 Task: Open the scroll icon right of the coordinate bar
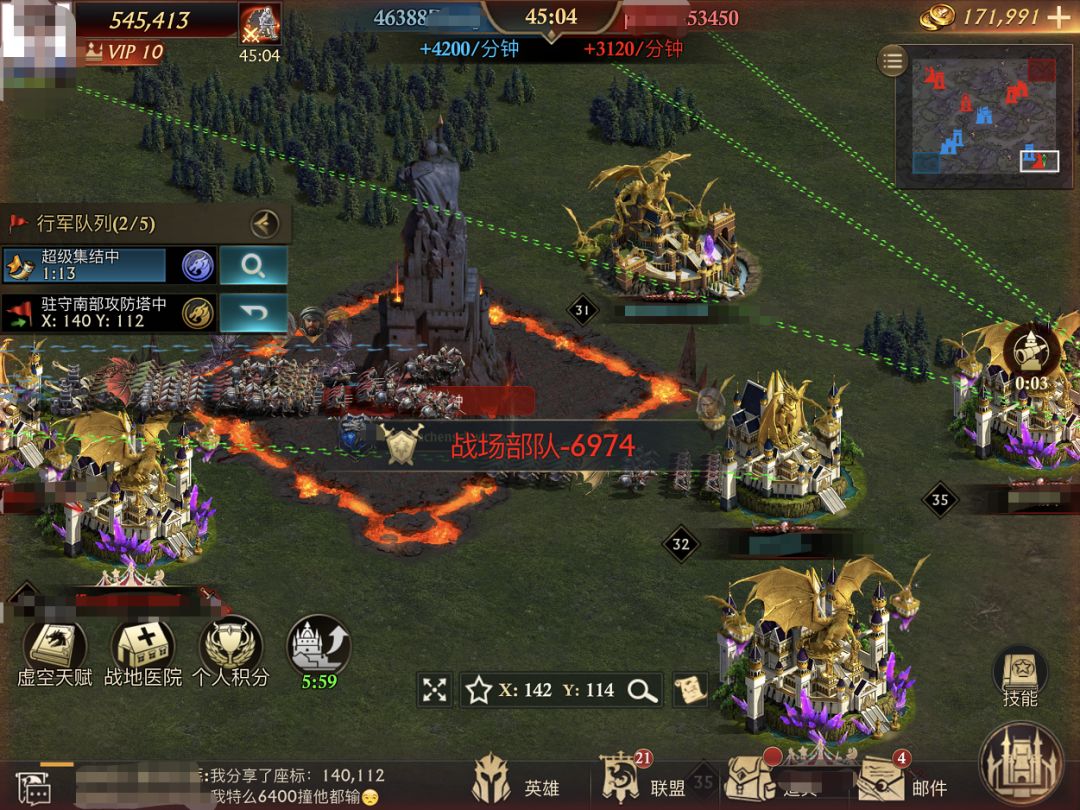[x=690, y=688]
